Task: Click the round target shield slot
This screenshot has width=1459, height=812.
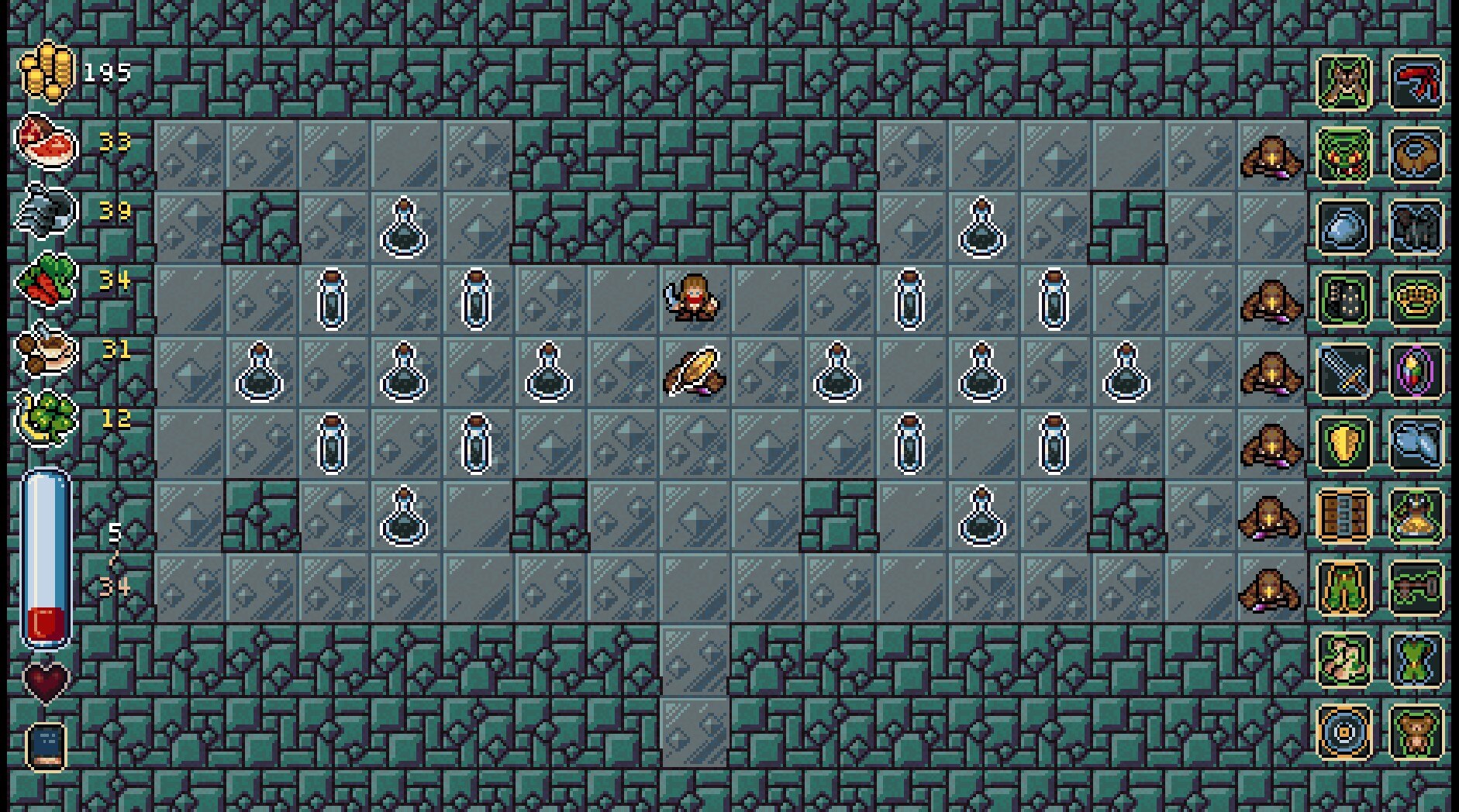Action: (1344, 731)
